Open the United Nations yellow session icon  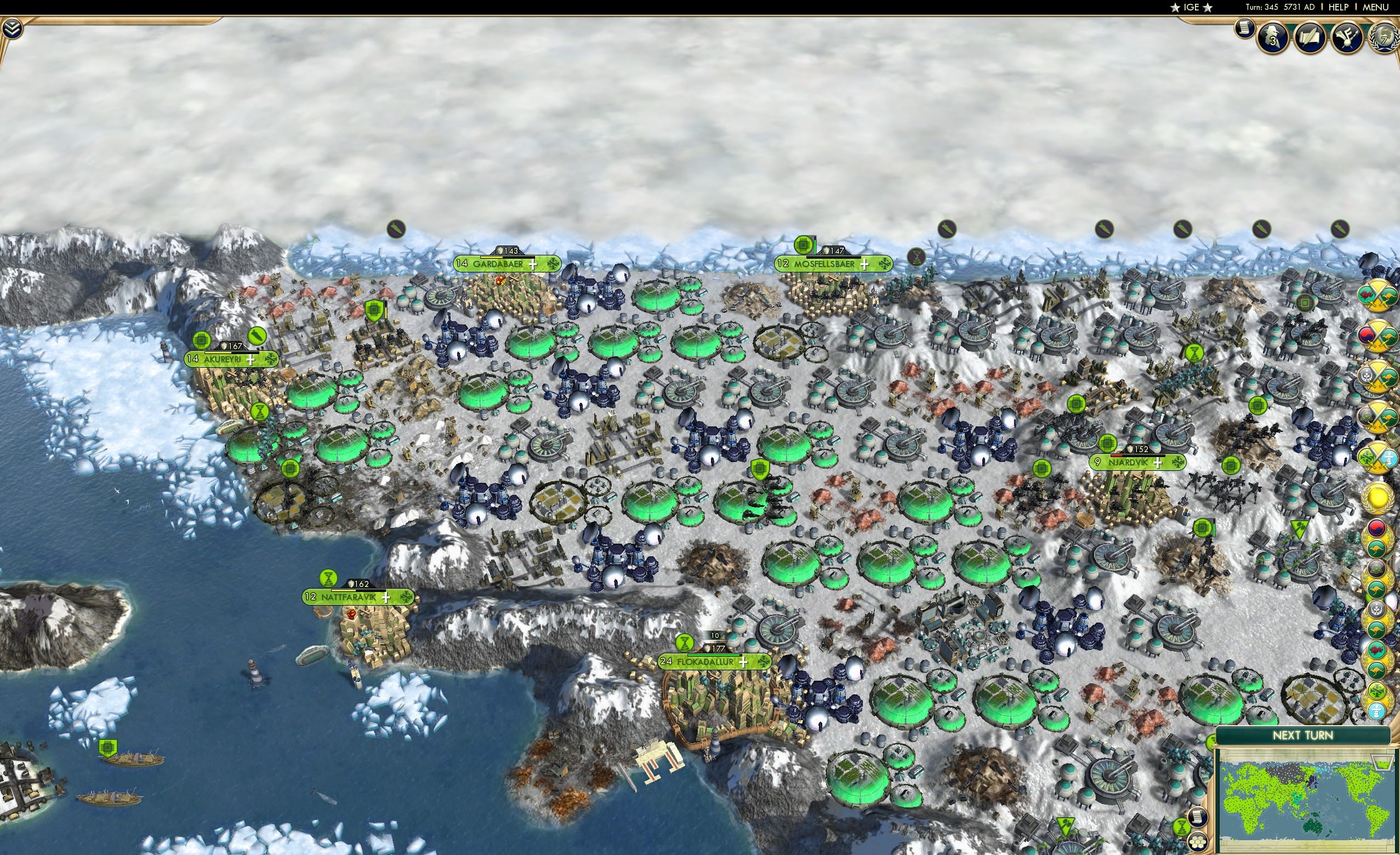pyautogui.click(x=1378, y=498)
